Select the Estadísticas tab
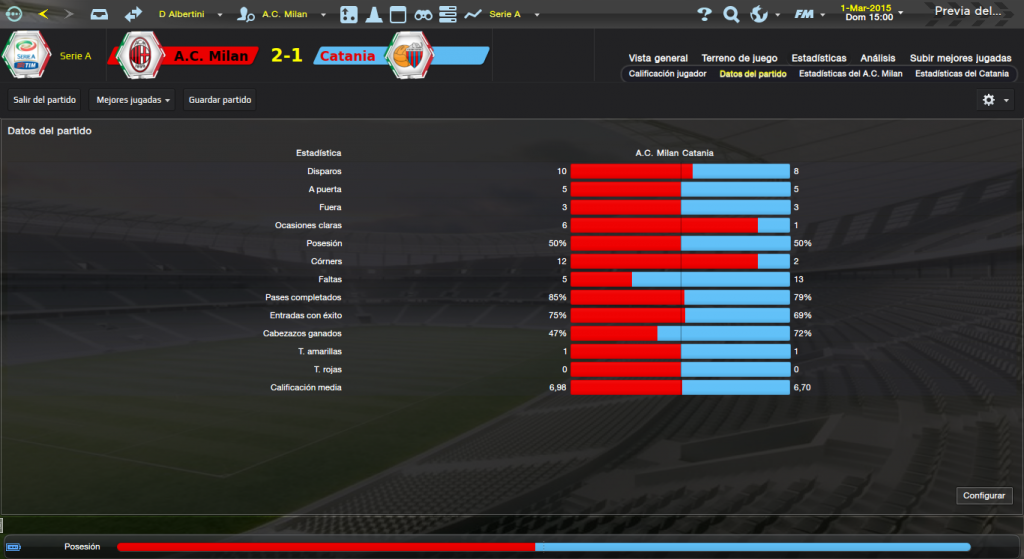1024x559 pixels. tap(818, 58)
